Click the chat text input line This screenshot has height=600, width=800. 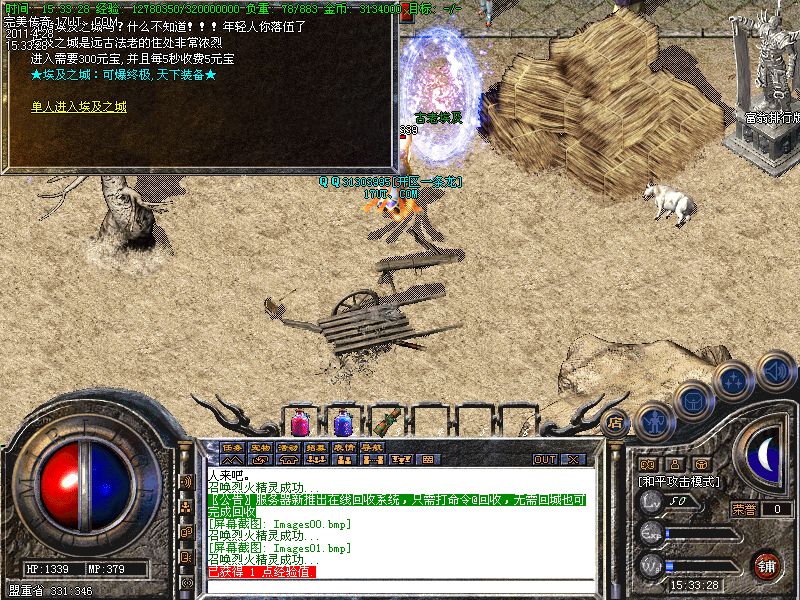pos(400,586)
